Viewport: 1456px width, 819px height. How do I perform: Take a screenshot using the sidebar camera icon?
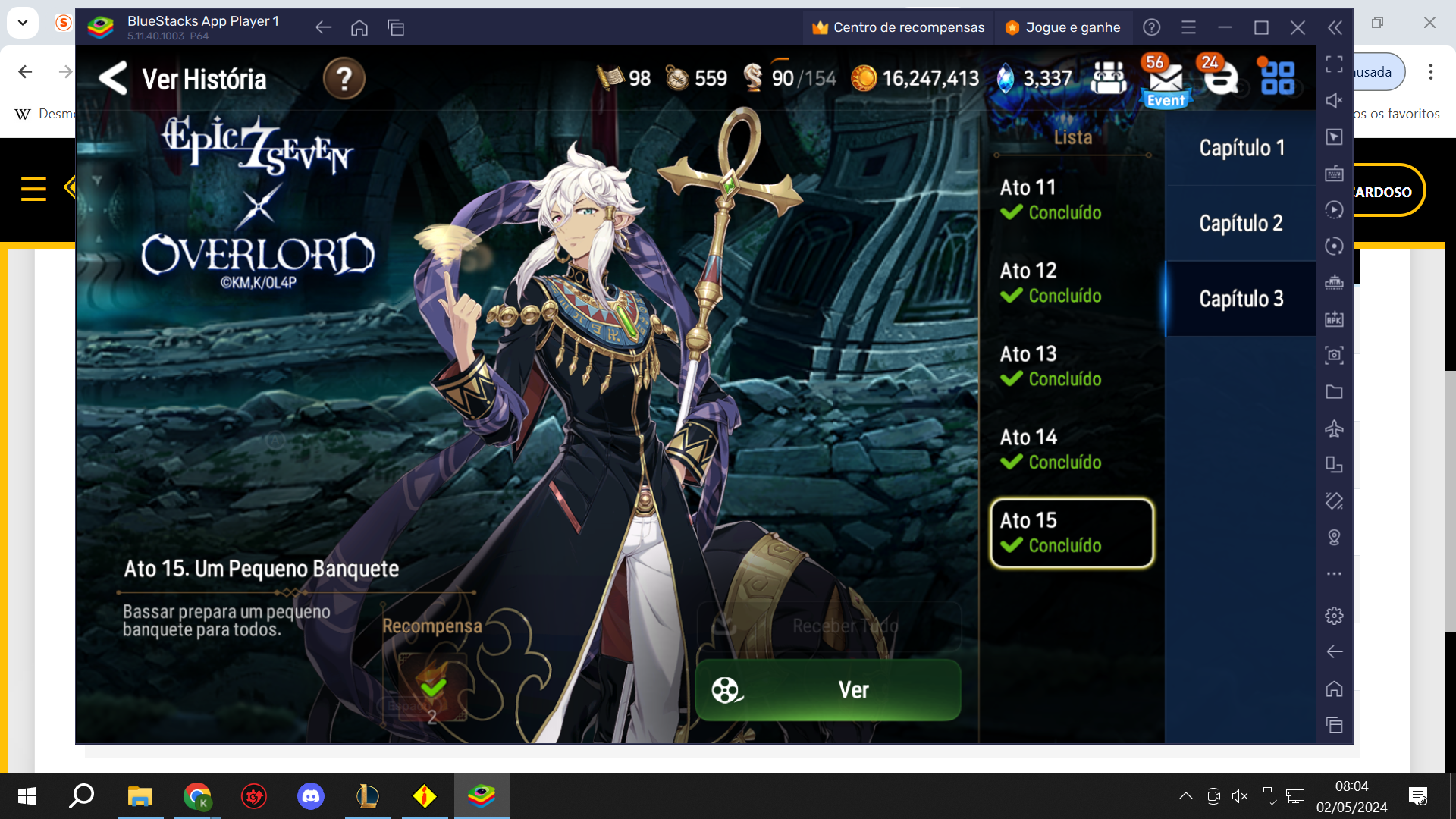click(1335, 354)
